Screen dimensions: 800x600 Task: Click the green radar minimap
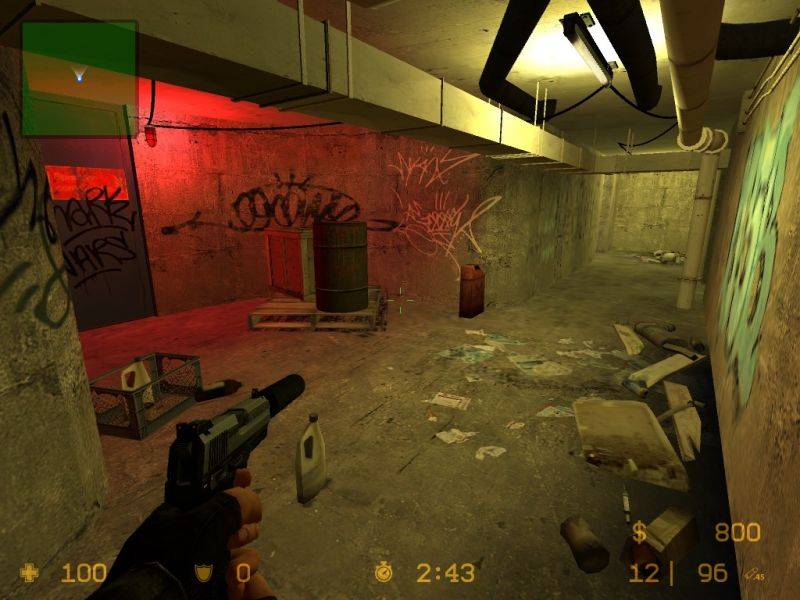79,78
